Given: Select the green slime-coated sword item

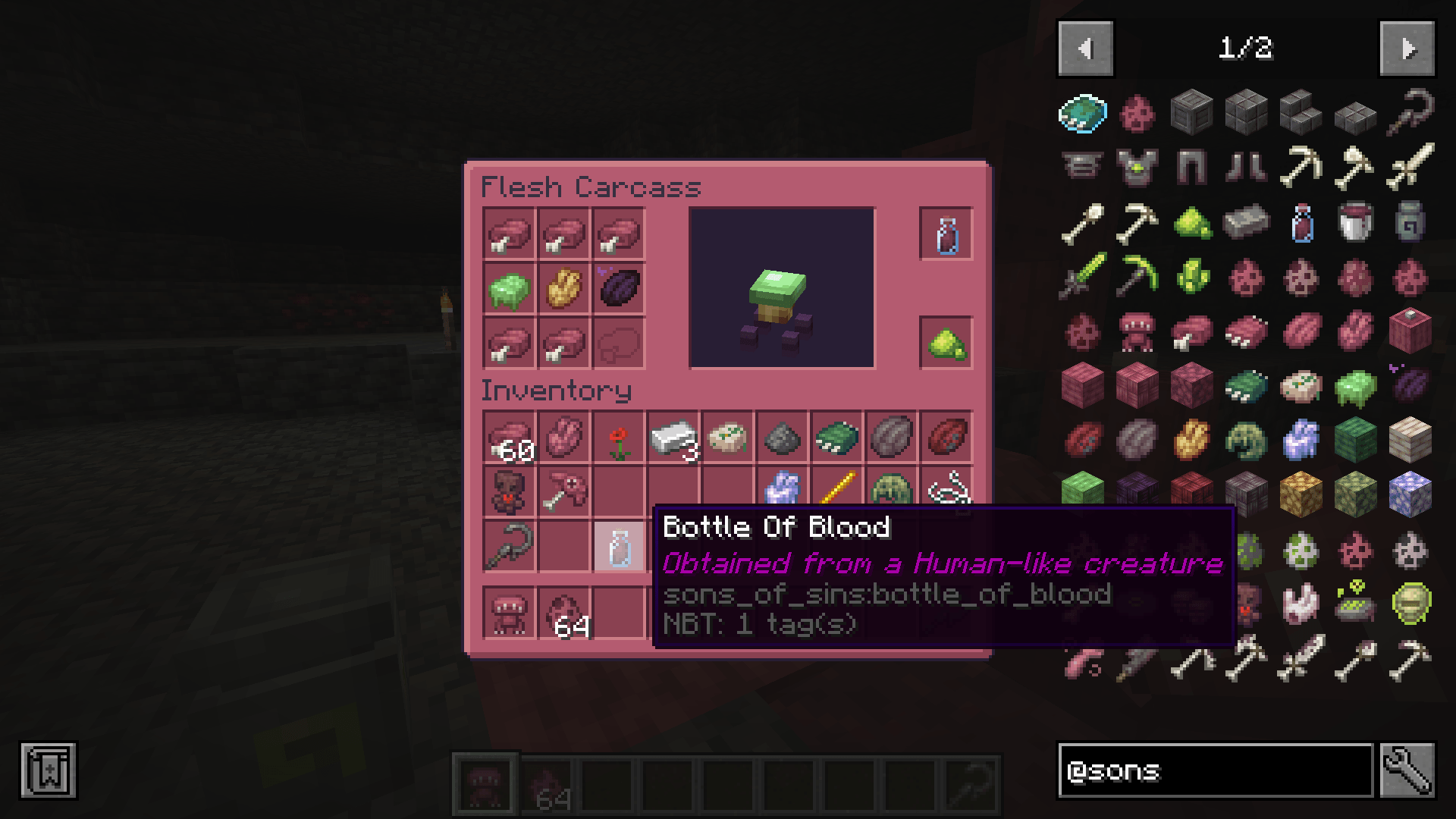Looking at the screenshot, I should point(1081,278).
